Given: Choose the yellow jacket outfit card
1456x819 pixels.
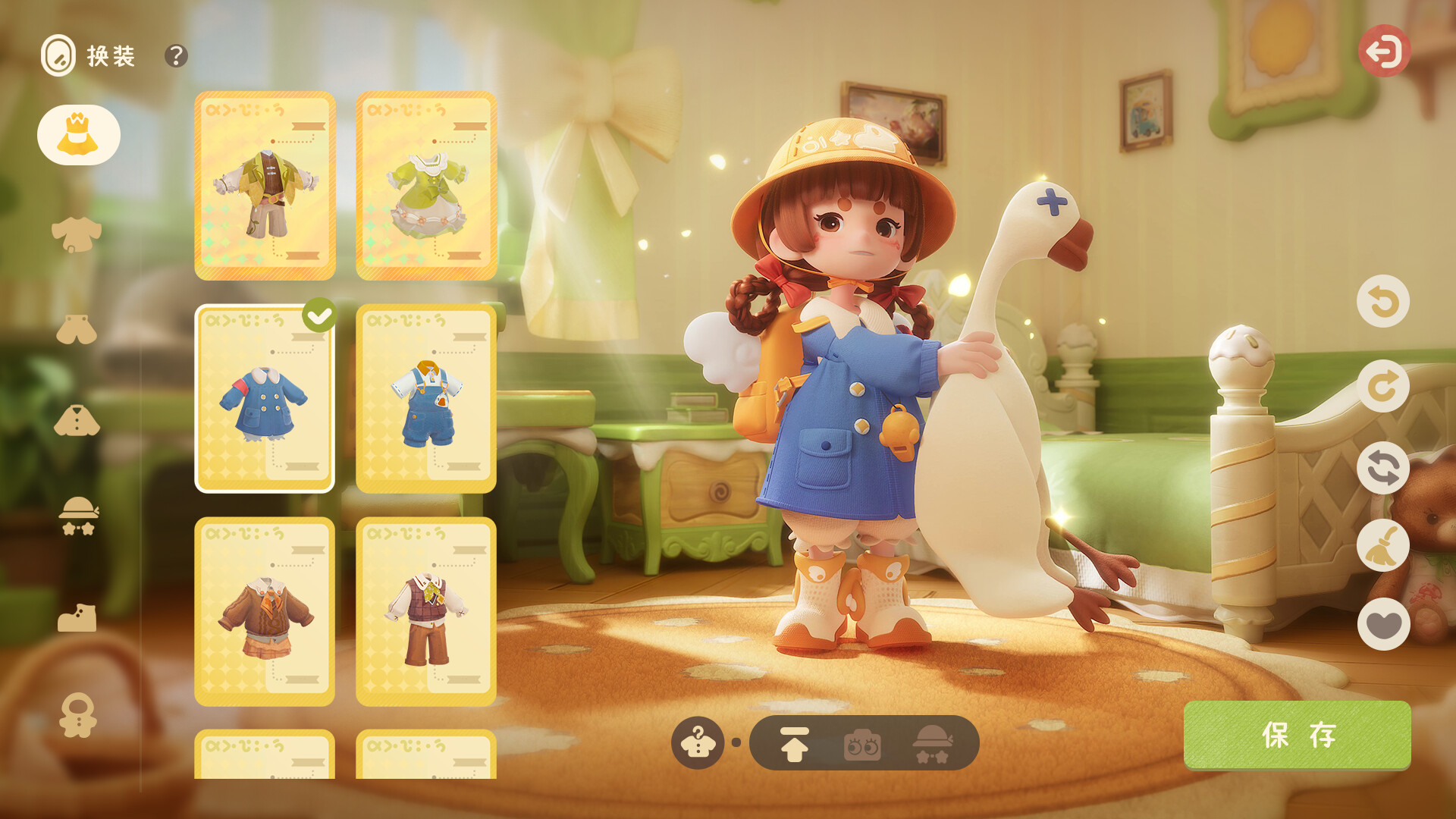Looking at the screenshot, I should click(265, 186).
